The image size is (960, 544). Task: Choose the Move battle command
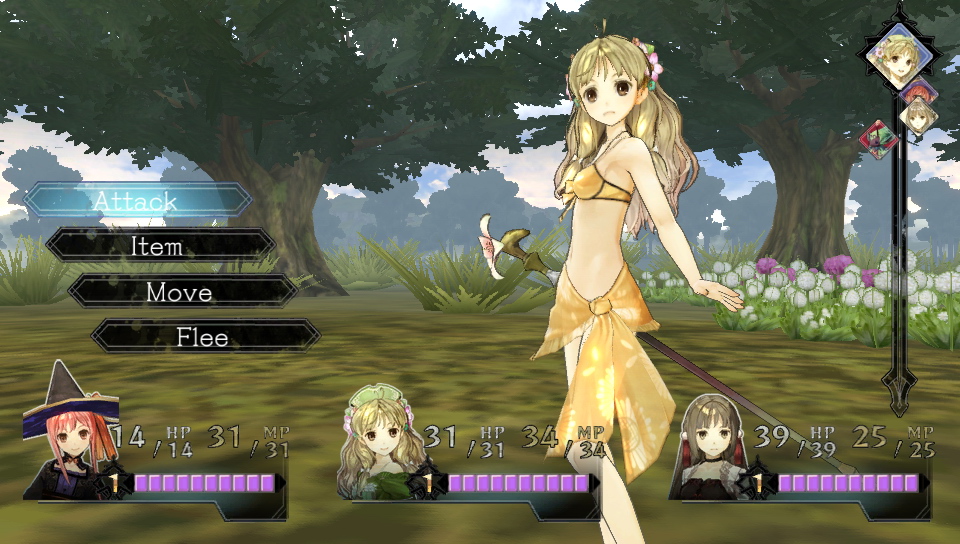[x=180, y=292]
